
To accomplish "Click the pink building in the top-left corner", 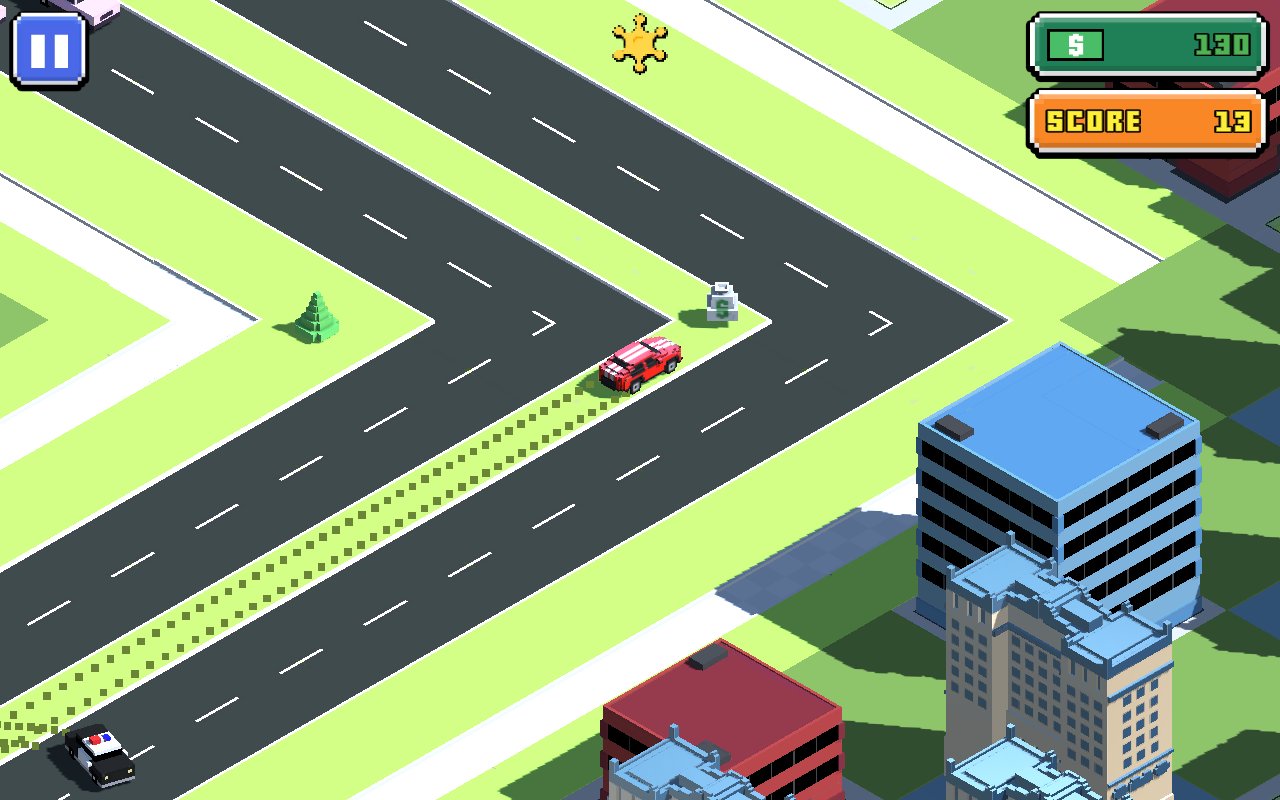I will pyautogui.click(x=95, y=10).
